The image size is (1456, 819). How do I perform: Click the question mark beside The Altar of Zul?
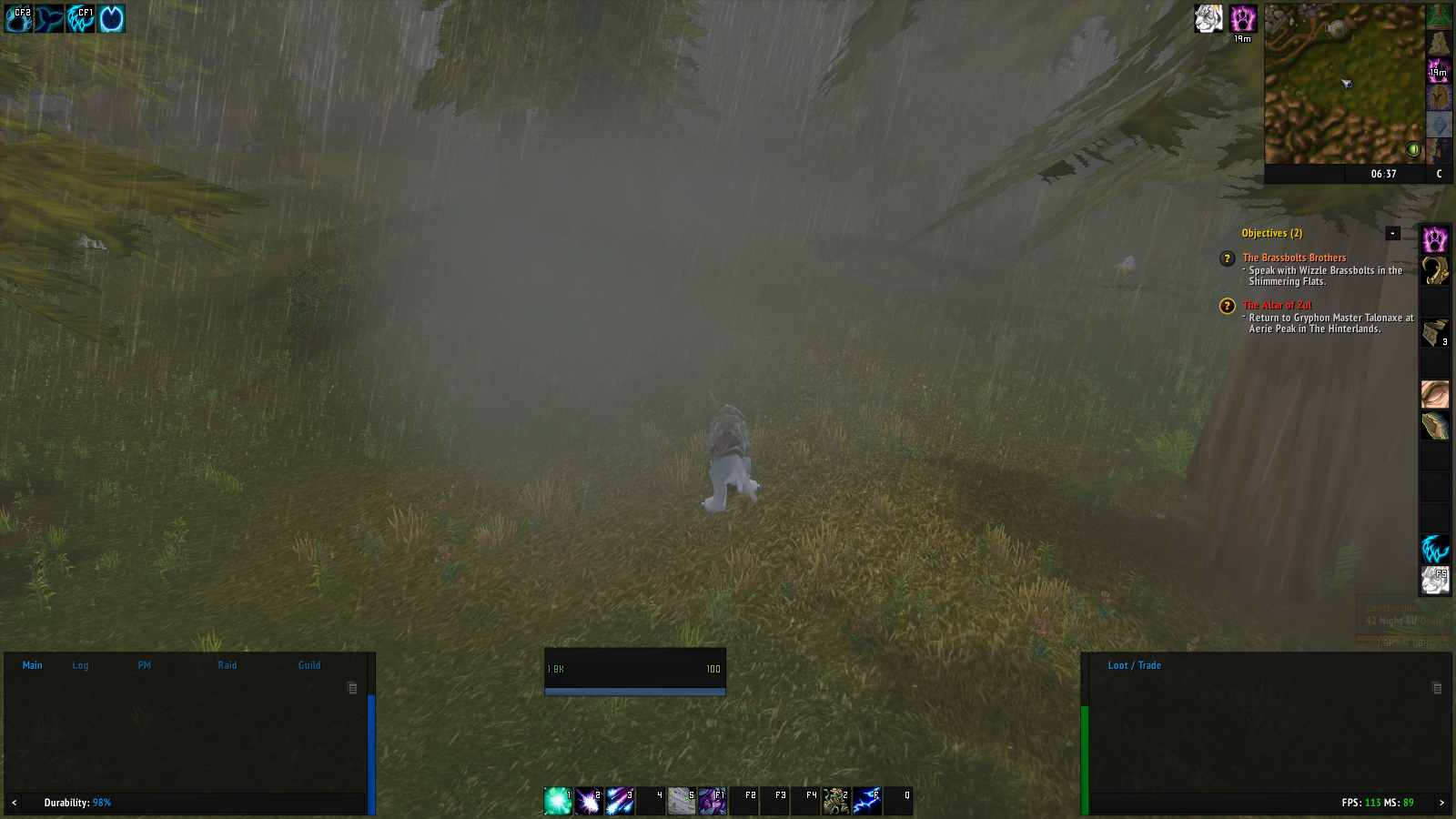click(x=1226, y=306)
